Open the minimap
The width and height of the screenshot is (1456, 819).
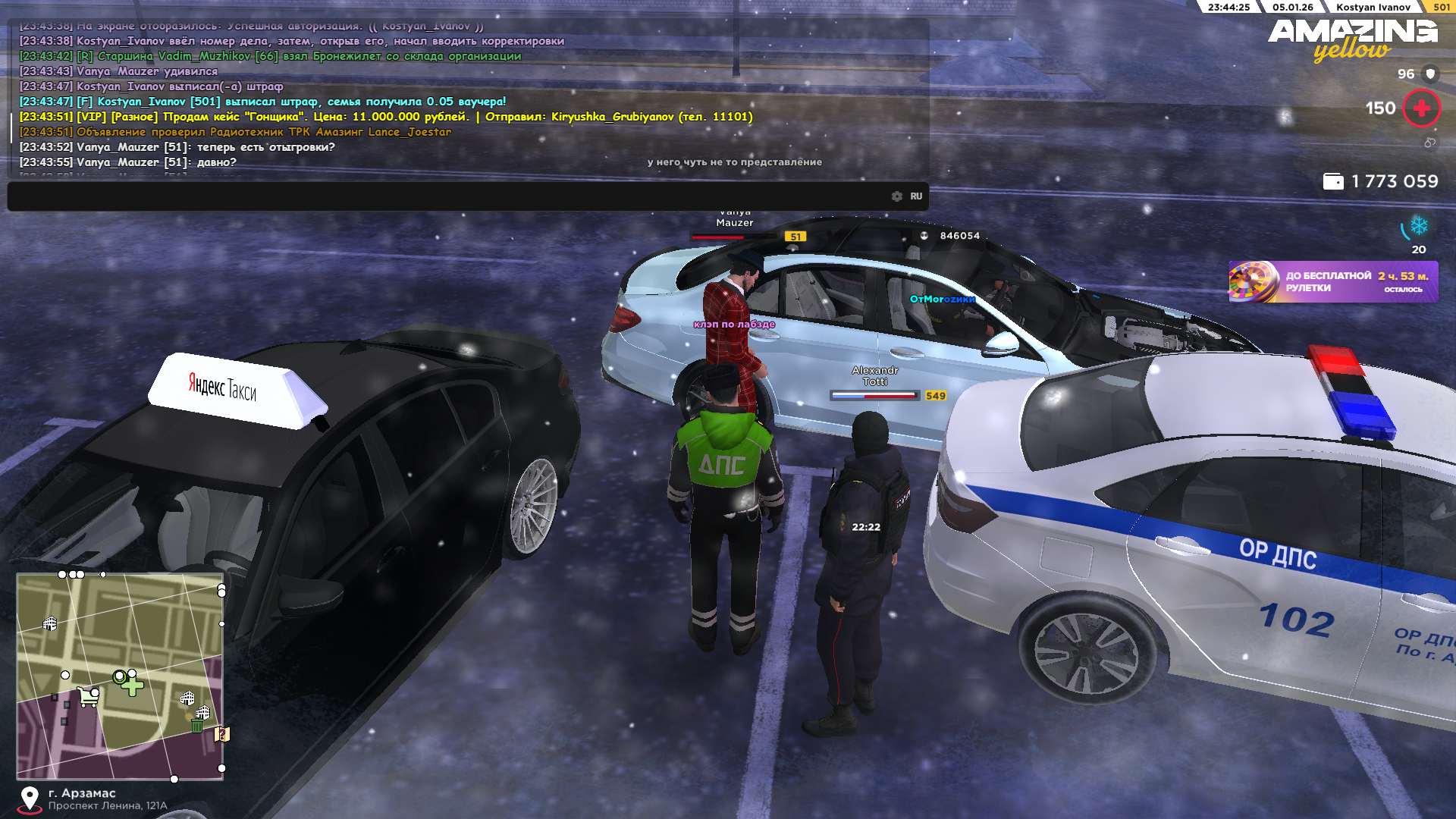[x=120, y=676]
